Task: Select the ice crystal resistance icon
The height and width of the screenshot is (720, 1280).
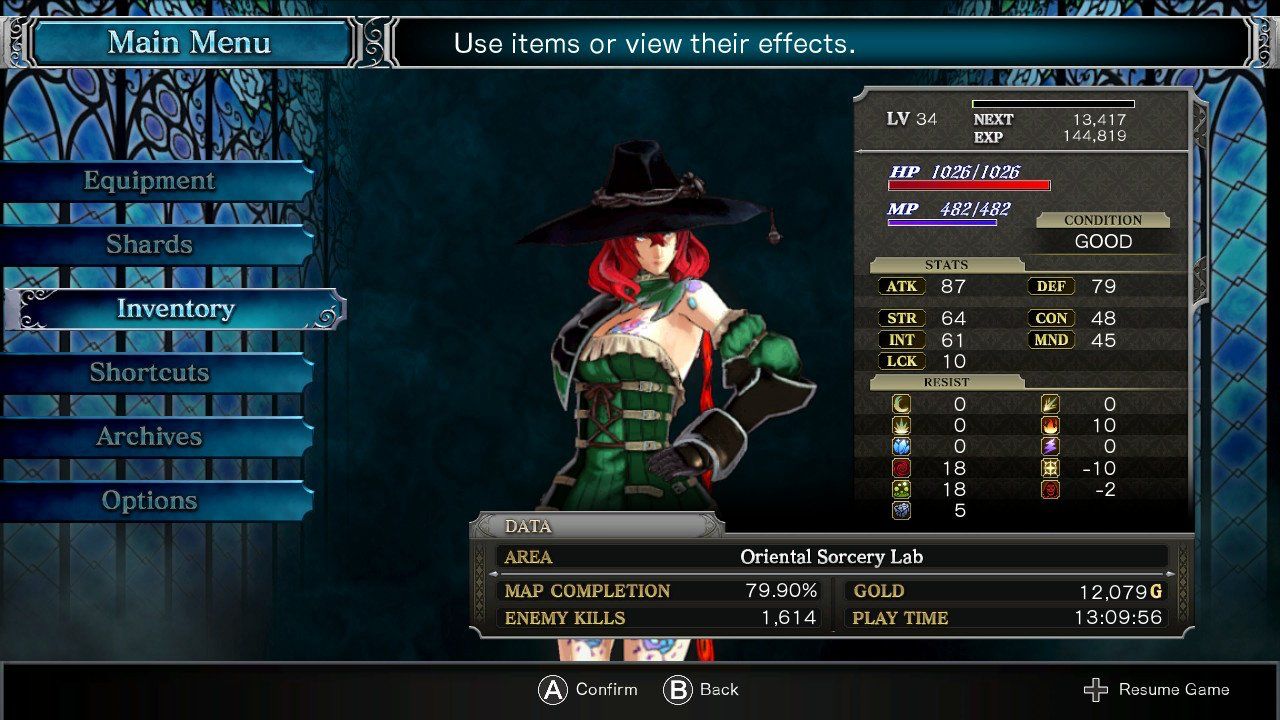Action: click(901, 446)
